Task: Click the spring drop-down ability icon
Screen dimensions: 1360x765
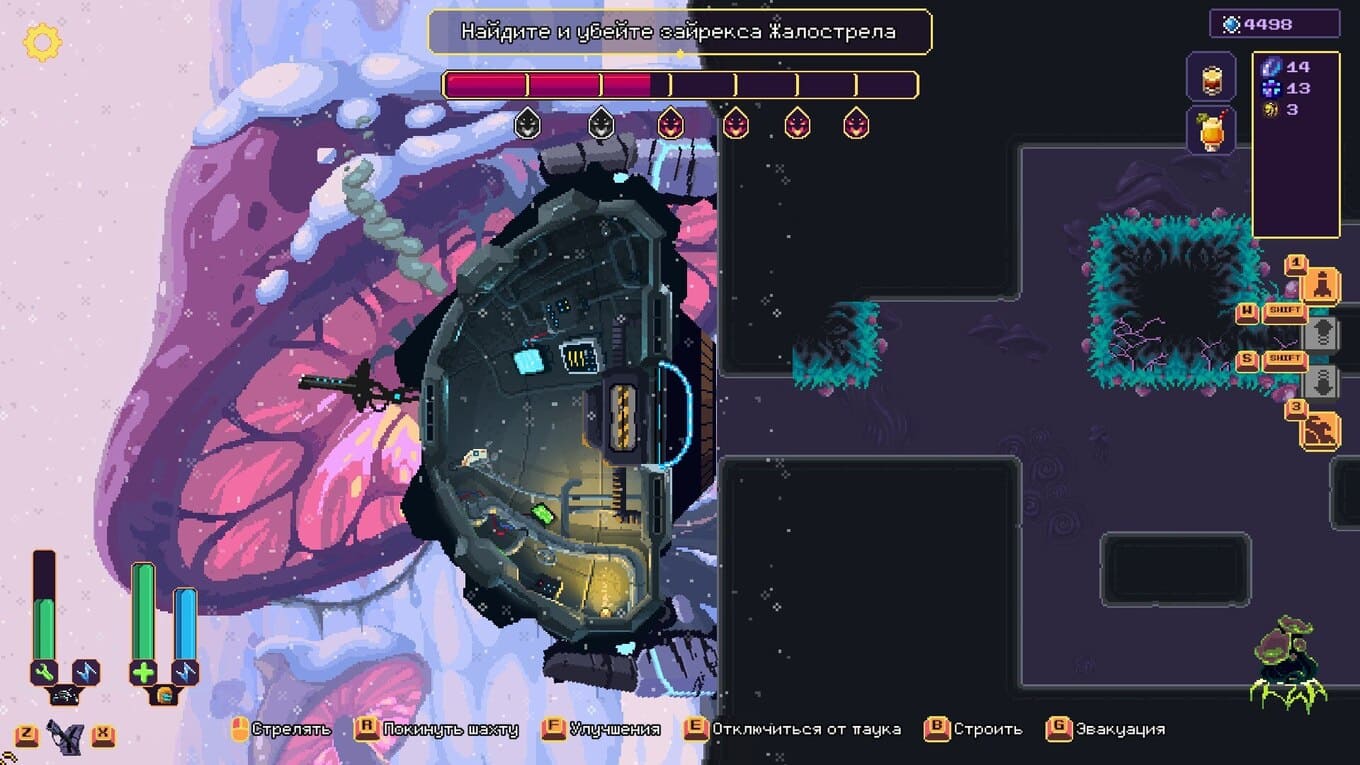Action: pos(1321,382)
